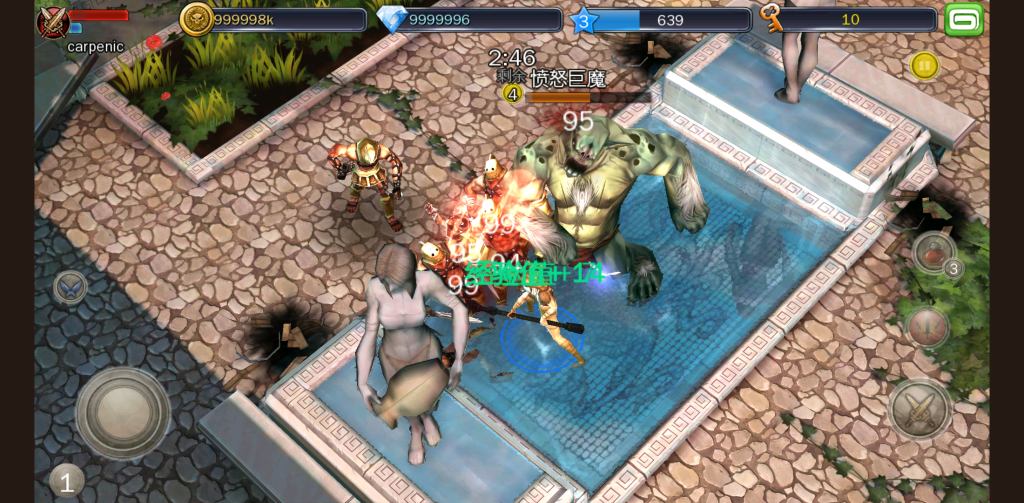Image resolution: width=1024 pixels, height=503 pixels.
Task: Tap the blue wings skill icon
Action: click(70, 287)
